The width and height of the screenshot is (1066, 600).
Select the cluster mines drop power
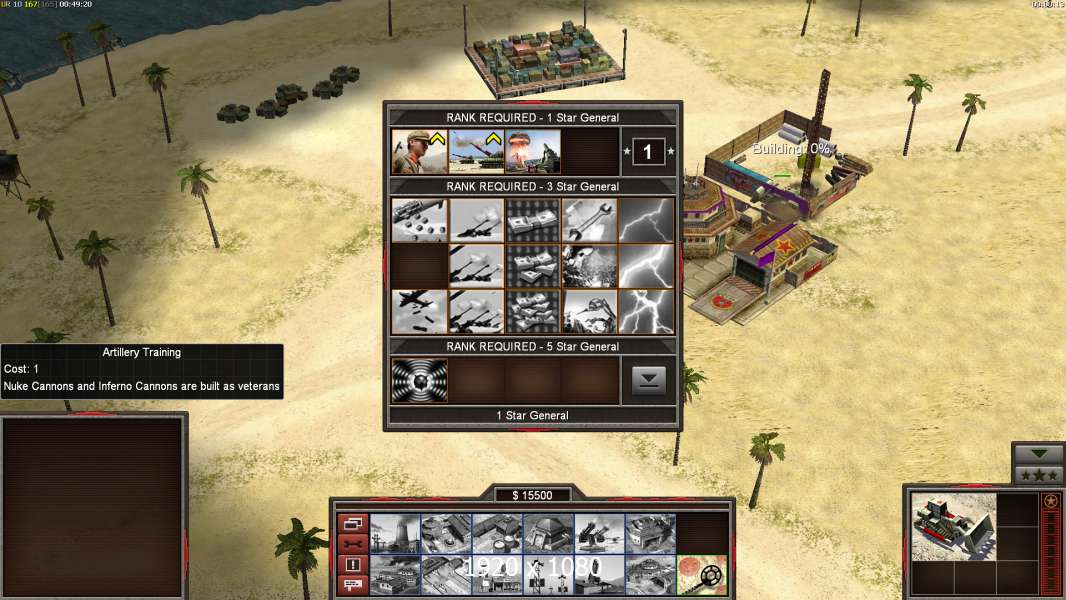click(x=419, y=219)
